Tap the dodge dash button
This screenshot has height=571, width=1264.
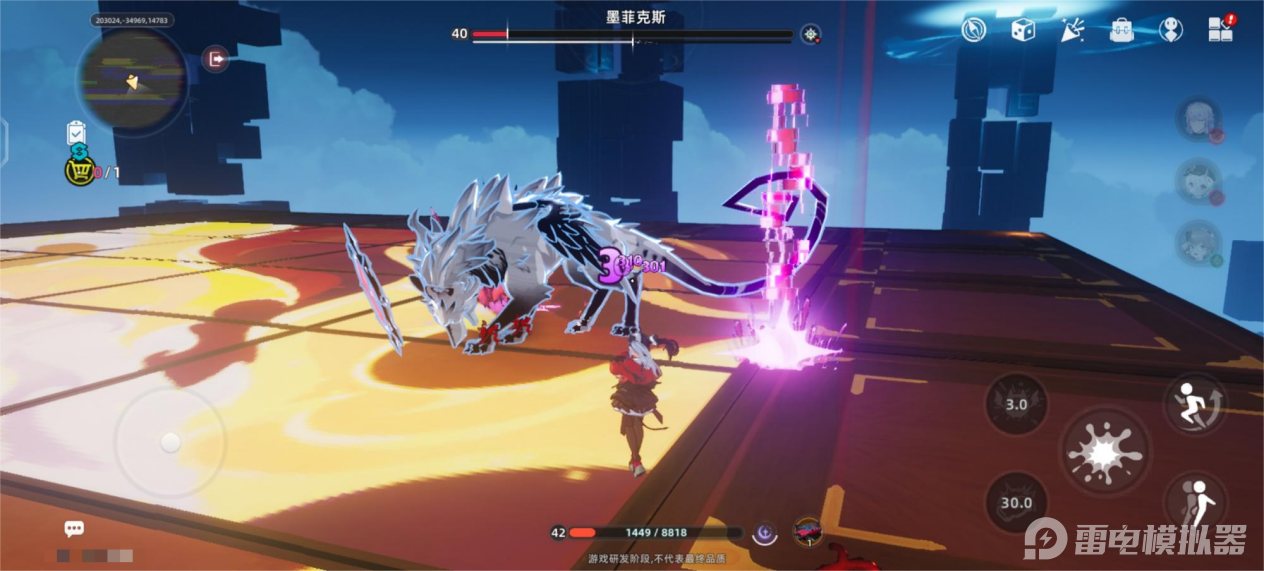click(1197, 502)
